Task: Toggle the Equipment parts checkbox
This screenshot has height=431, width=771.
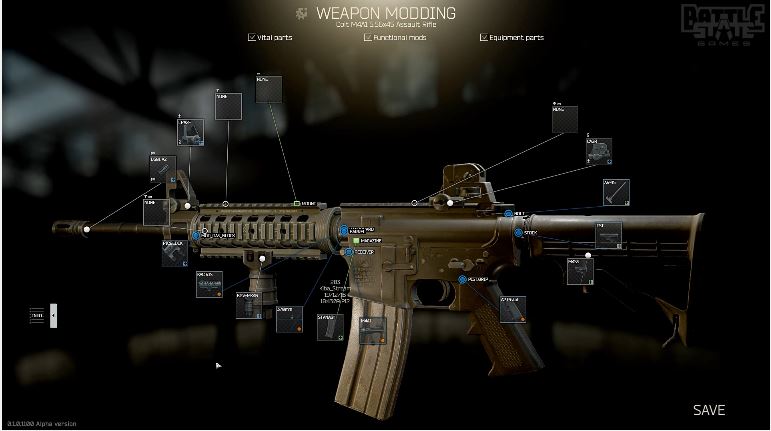Action: (484, 38)
